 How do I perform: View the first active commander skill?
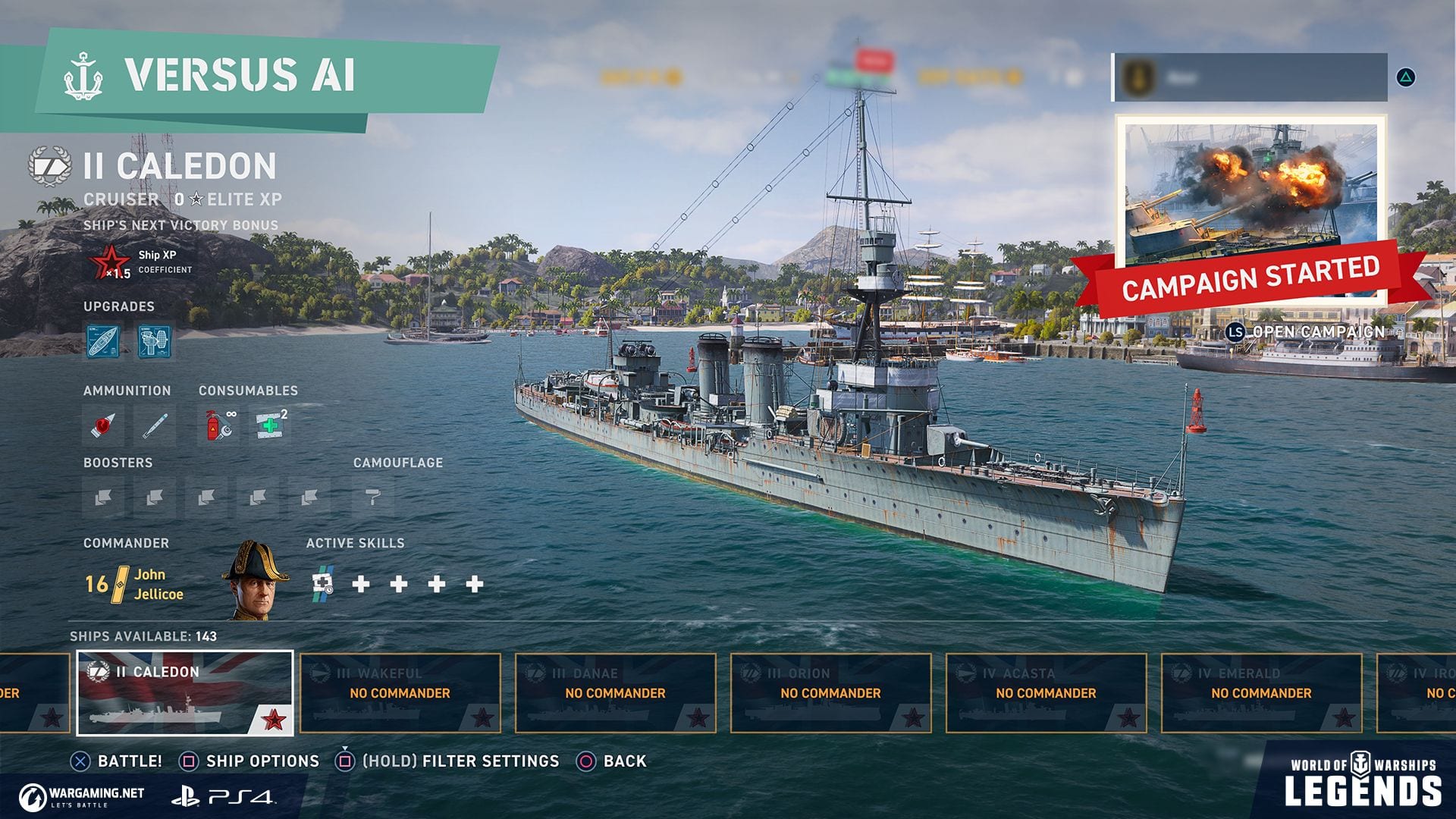323,583
